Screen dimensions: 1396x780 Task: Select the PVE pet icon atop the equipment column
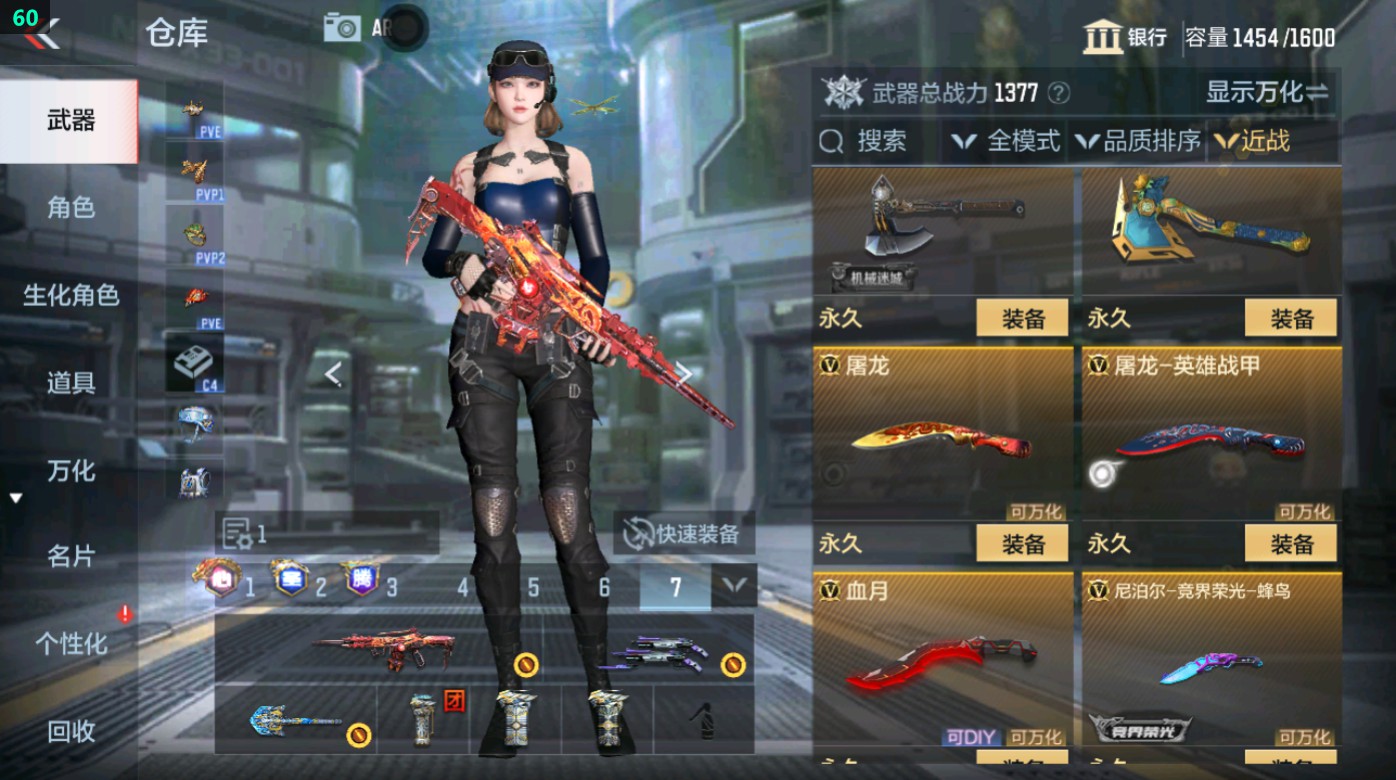[193, 105]
